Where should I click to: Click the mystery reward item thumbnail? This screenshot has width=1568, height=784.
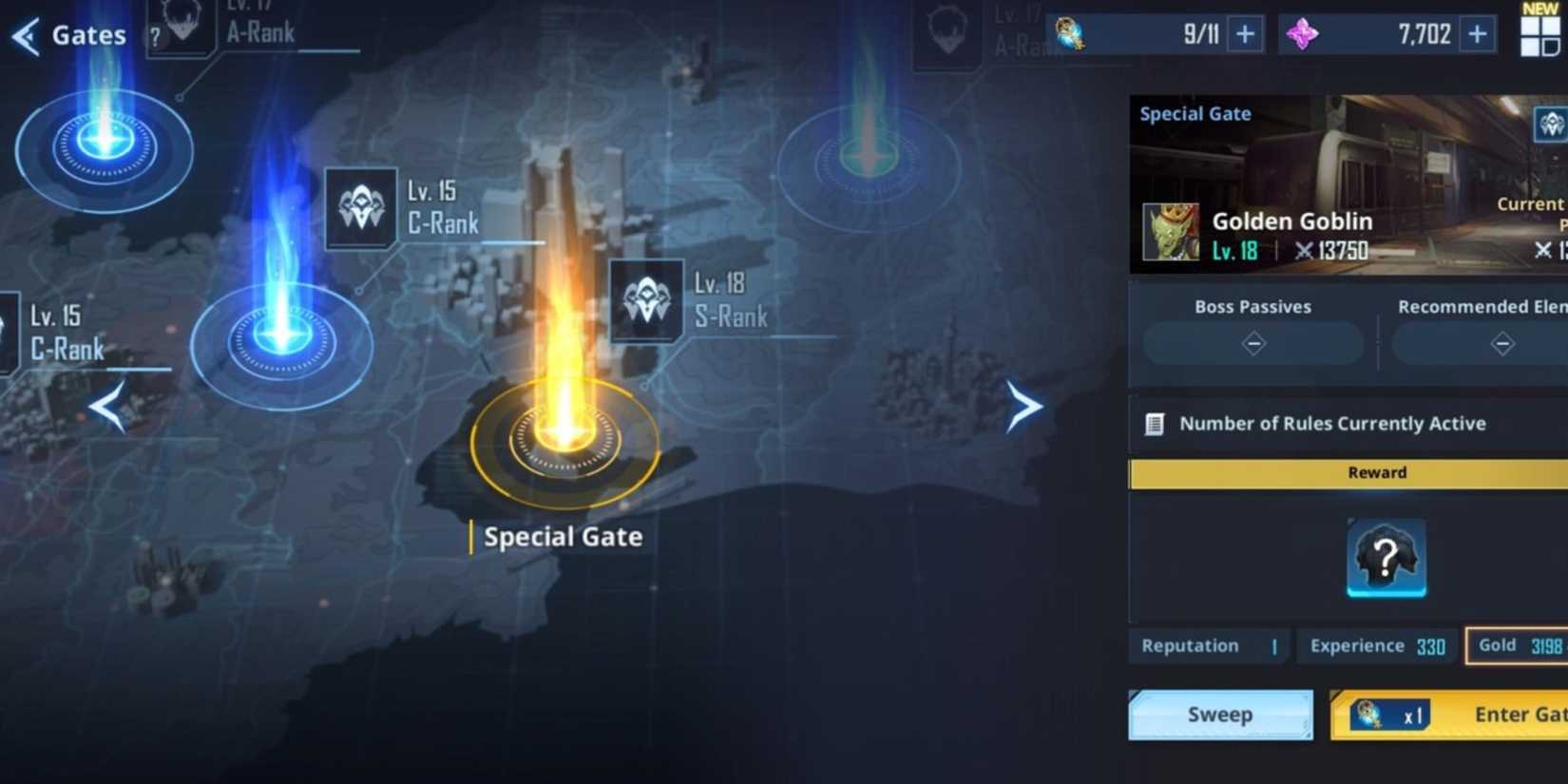pos(1385,559)
